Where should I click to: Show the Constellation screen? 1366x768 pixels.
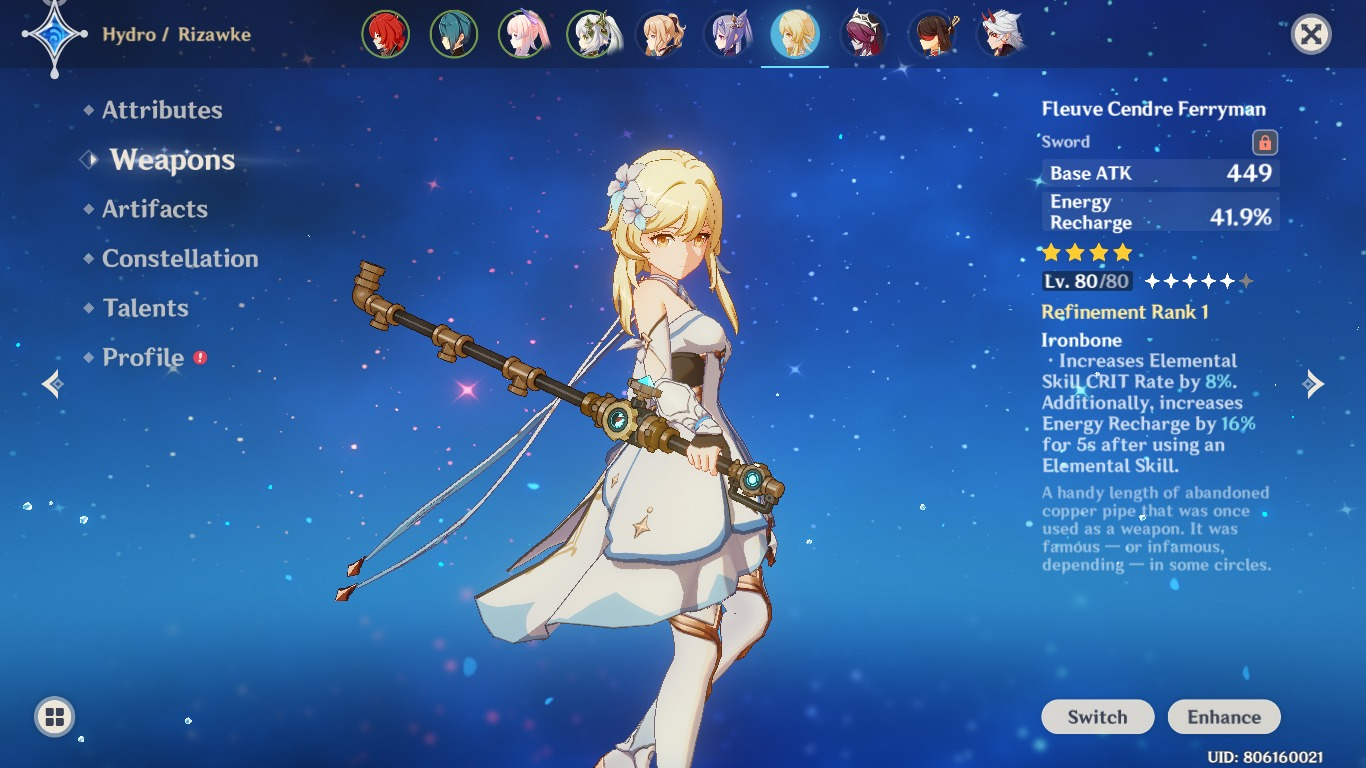tap(180, 258)
